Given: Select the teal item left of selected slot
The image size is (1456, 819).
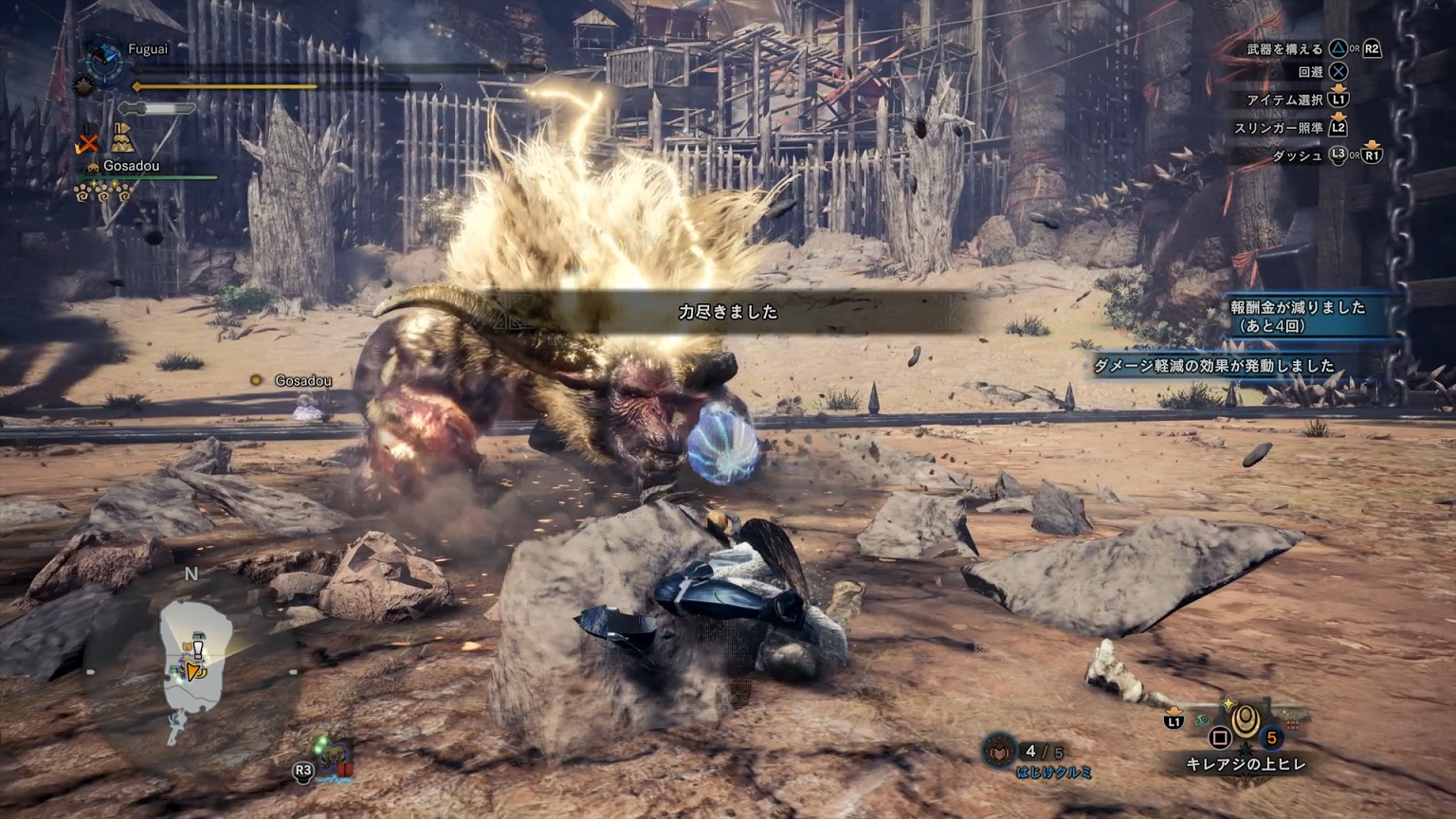Looking at the screenshot, I should coord(1202,720).
